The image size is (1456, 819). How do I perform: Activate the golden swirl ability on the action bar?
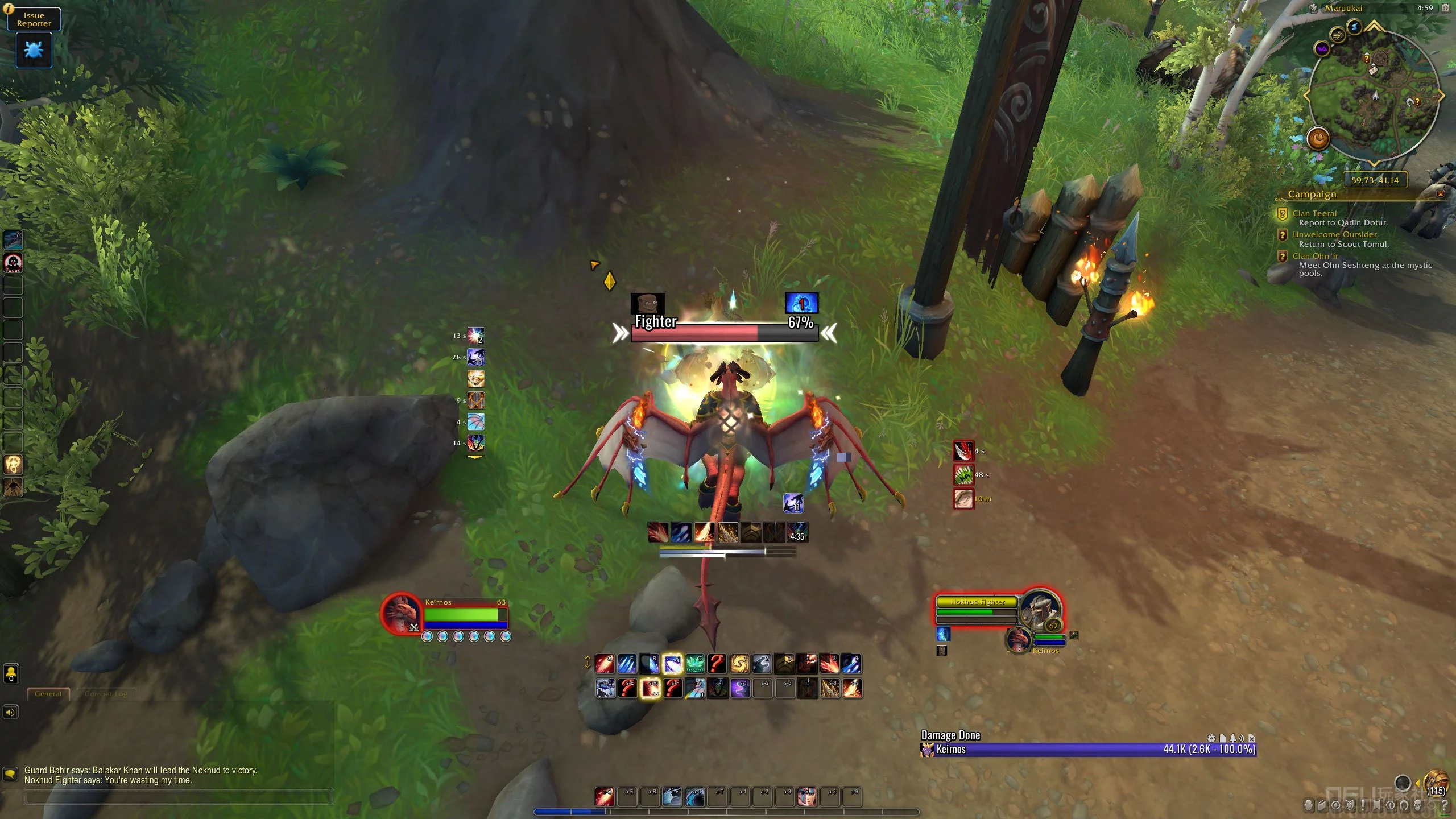(x=739, y=664)
